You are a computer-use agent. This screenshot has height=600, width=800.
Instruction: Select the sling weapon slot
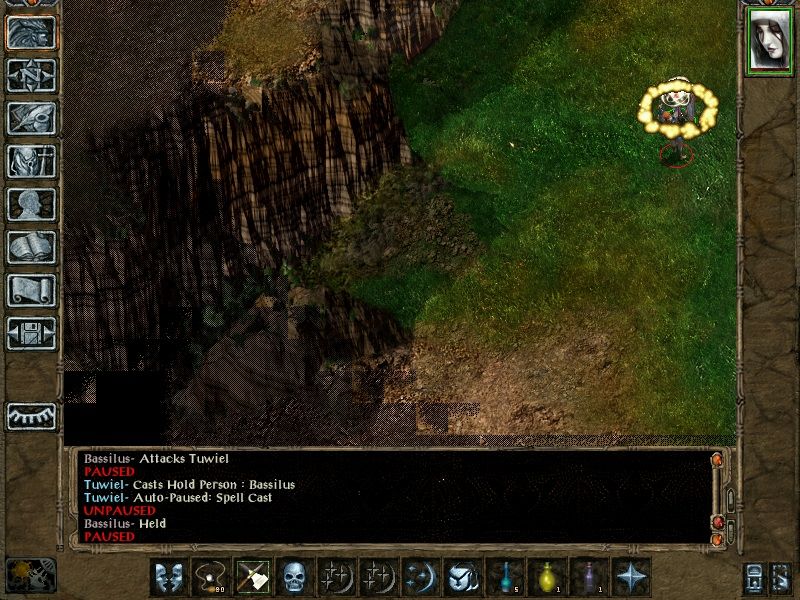(211, 577)
